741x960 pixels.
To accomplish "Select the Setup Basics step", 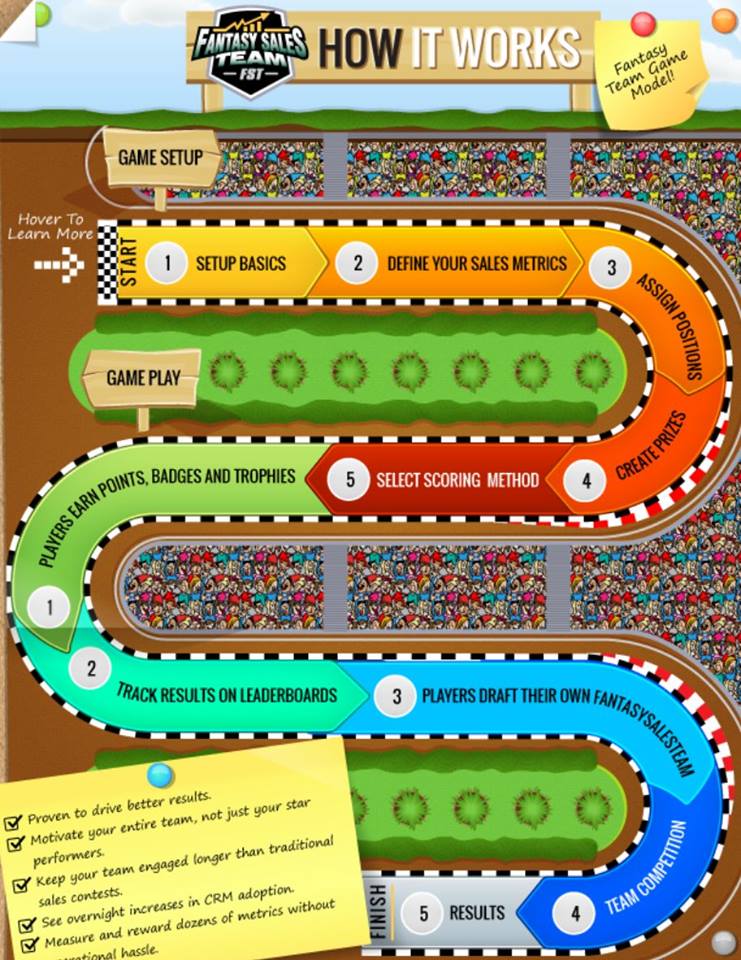I will click(x=239, y=264).
